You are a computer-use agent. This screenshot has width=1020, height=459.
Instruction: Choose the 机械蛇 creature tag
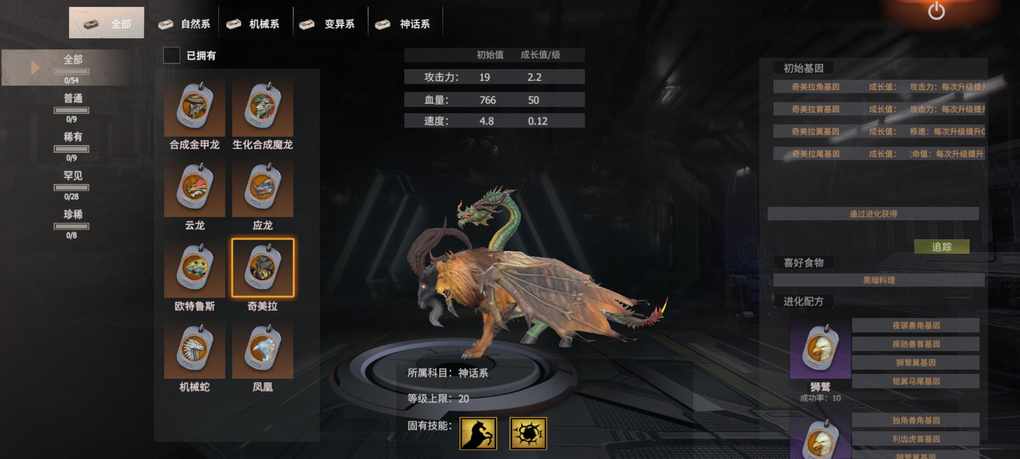(195, 351)
